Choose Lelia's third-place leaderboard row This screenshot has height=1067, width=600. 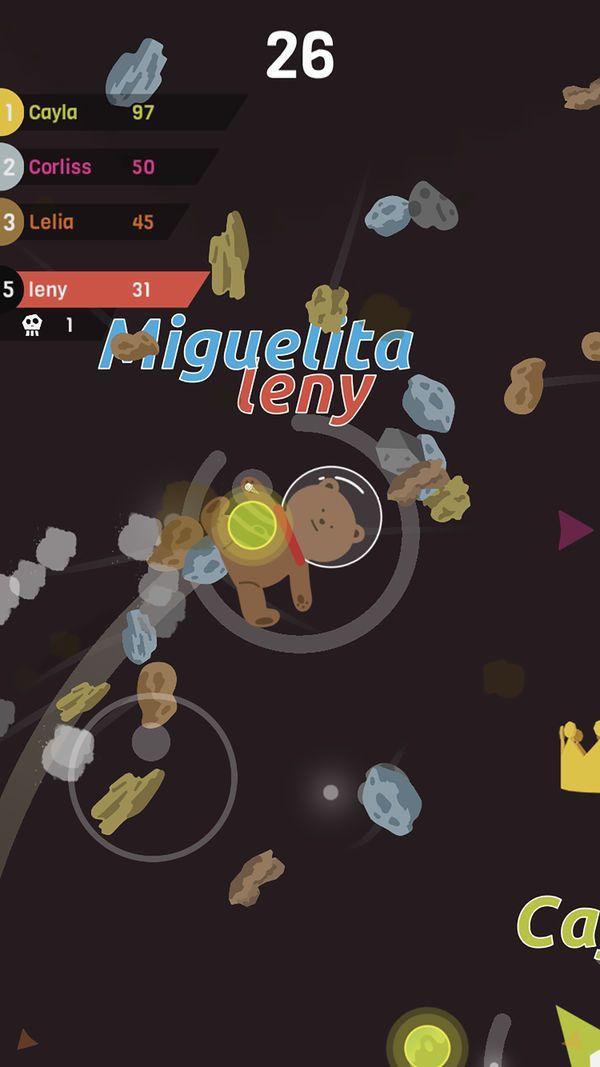pos(90,222)
